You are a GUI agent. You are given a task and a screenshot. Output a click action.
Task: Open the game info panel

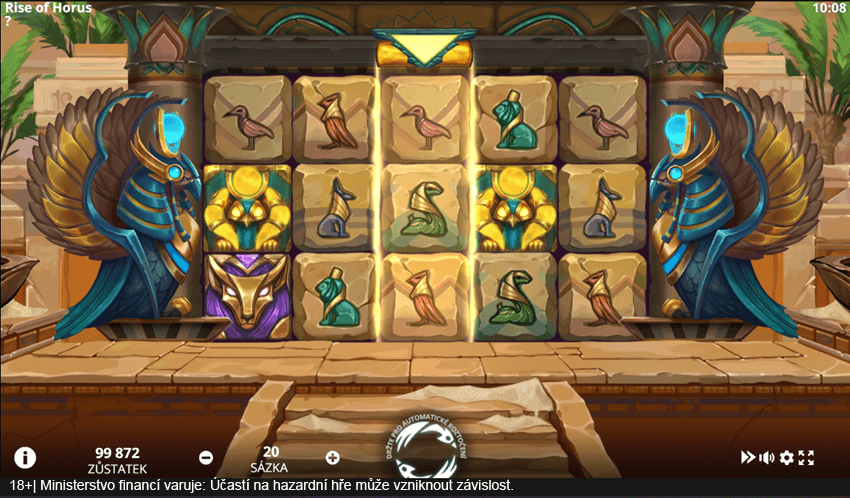click(25, 458)
